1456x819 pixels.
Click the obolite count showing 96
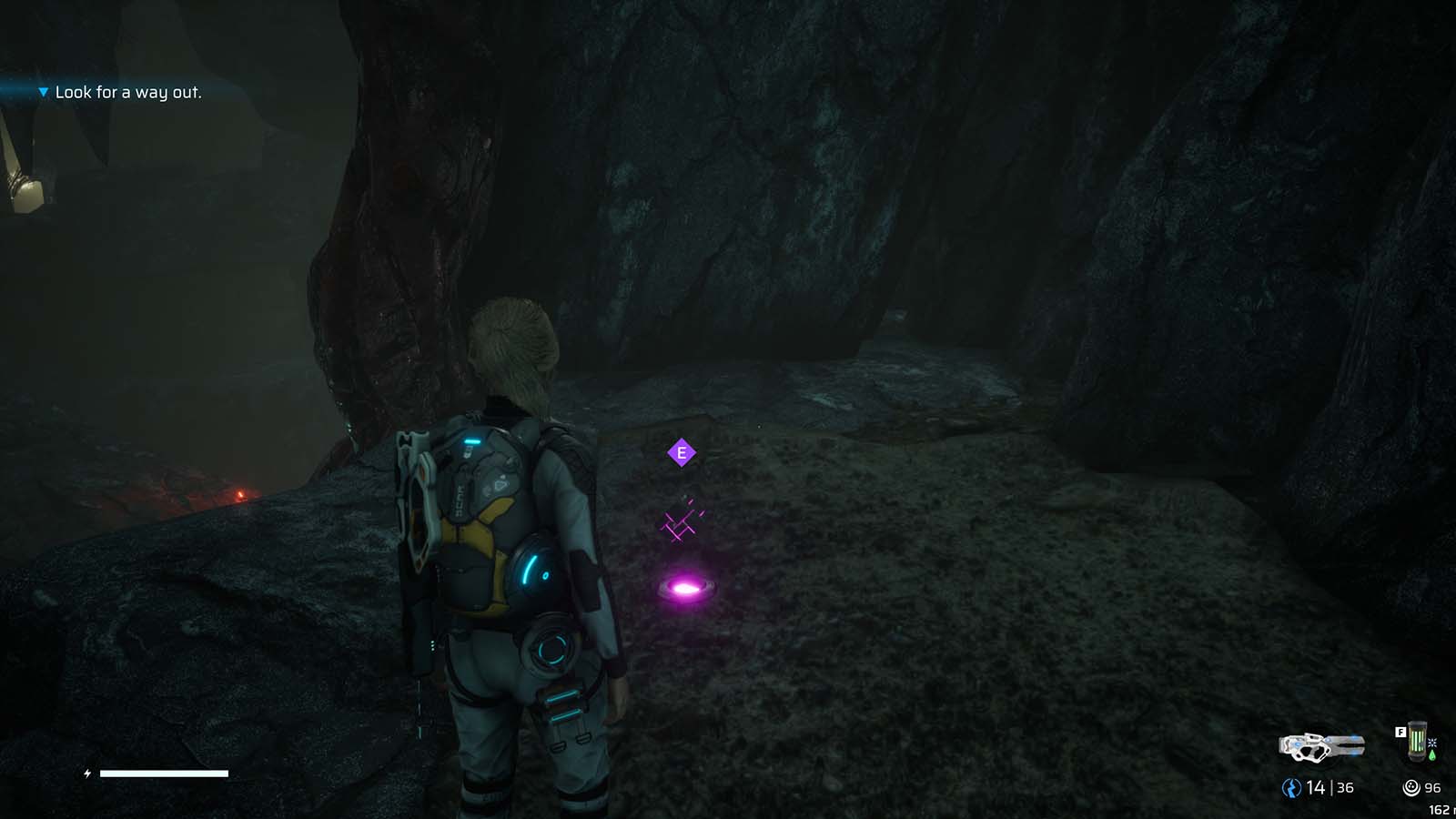[x=1433, y=787]
